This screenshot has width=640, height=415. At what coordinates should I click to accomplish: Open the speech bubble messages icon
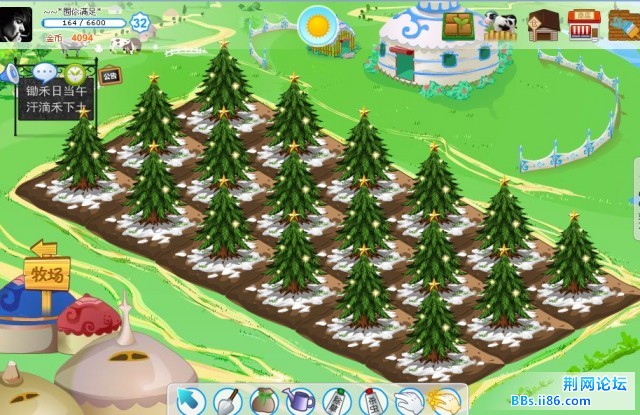pyautogui.click(x=44, y=73)
